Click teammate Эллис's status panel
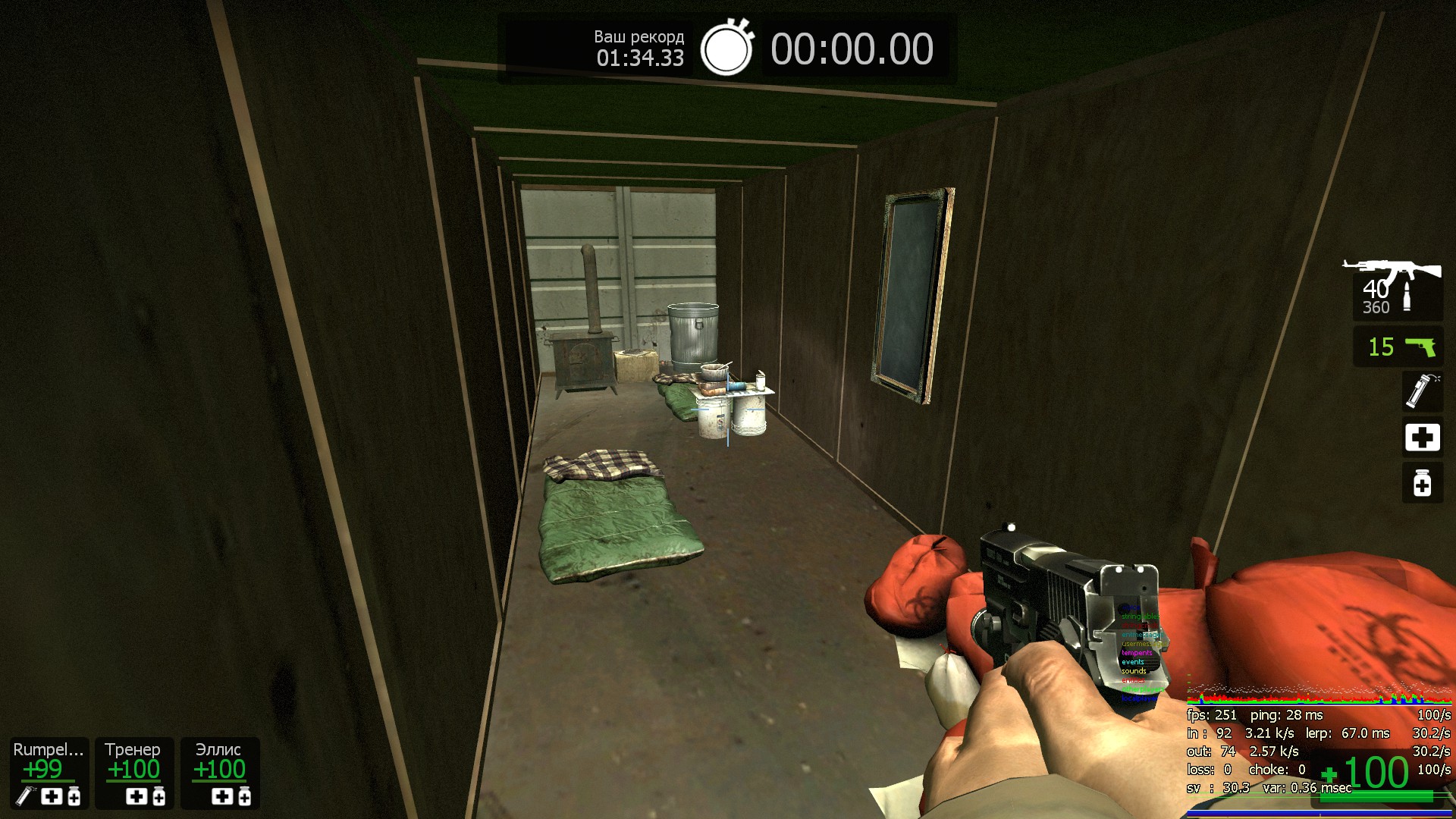The width and height of the screenshot is (1456, 819). (x=220, y=773)
